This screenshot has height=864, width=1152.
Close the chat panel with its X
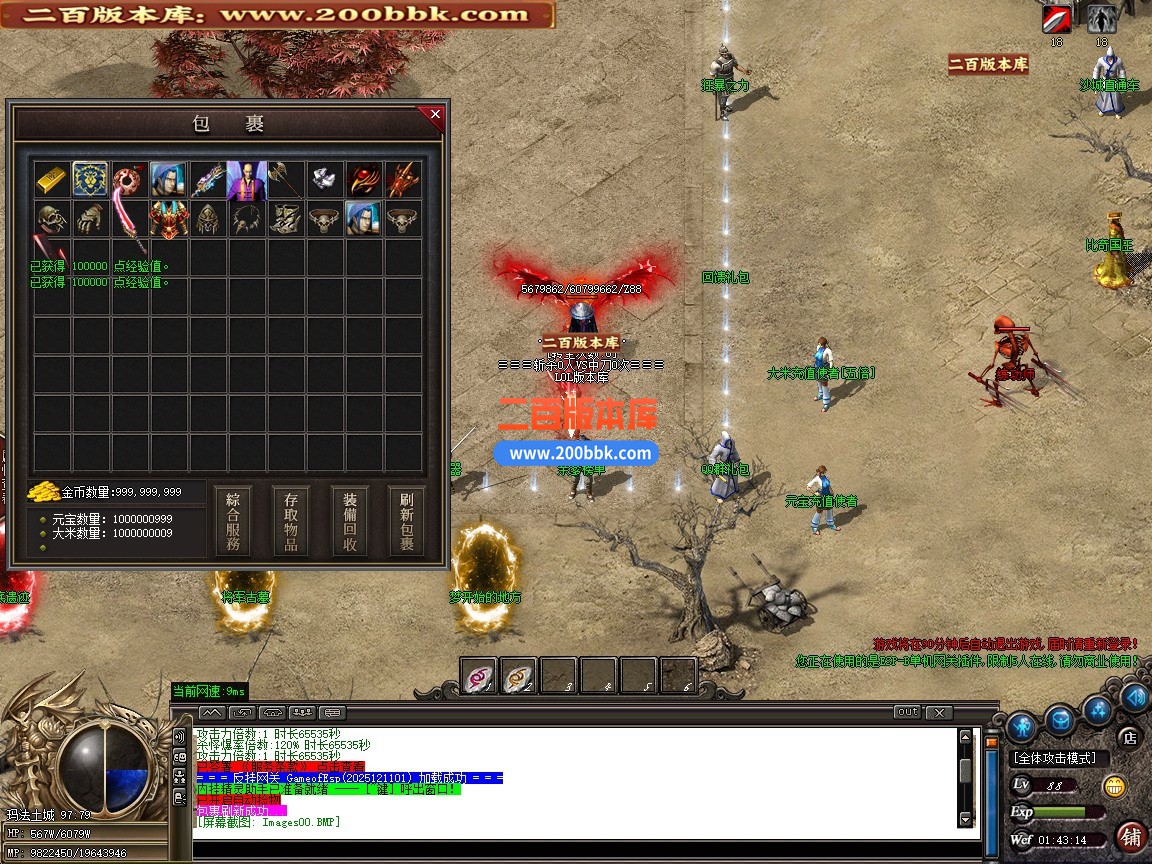click(938, 713)
